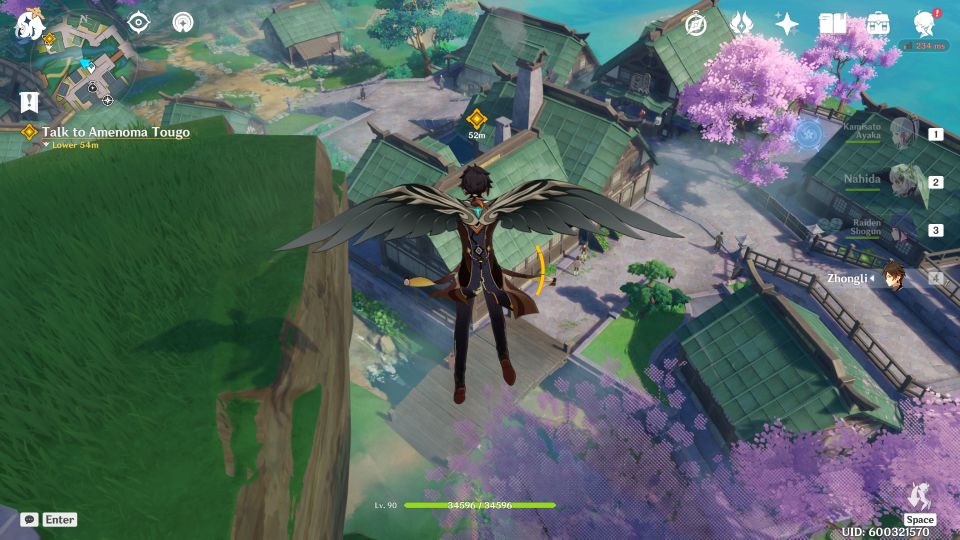Viewport: 960px width, 540px height.
Task: Open the Wish four-pointed star icon
Action: [x=787, y=25]
